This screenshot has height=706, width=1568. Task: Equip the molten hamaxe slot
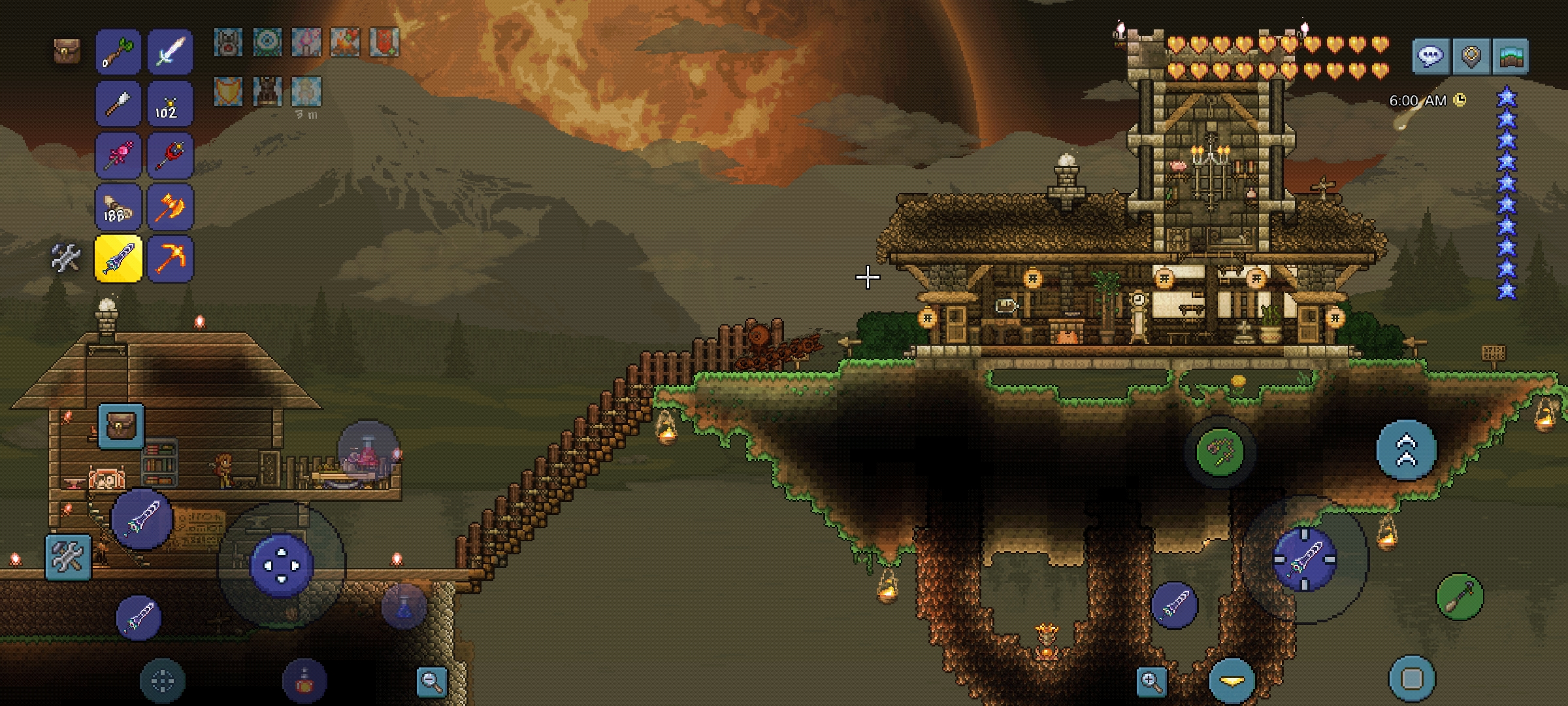coord(170,207)
